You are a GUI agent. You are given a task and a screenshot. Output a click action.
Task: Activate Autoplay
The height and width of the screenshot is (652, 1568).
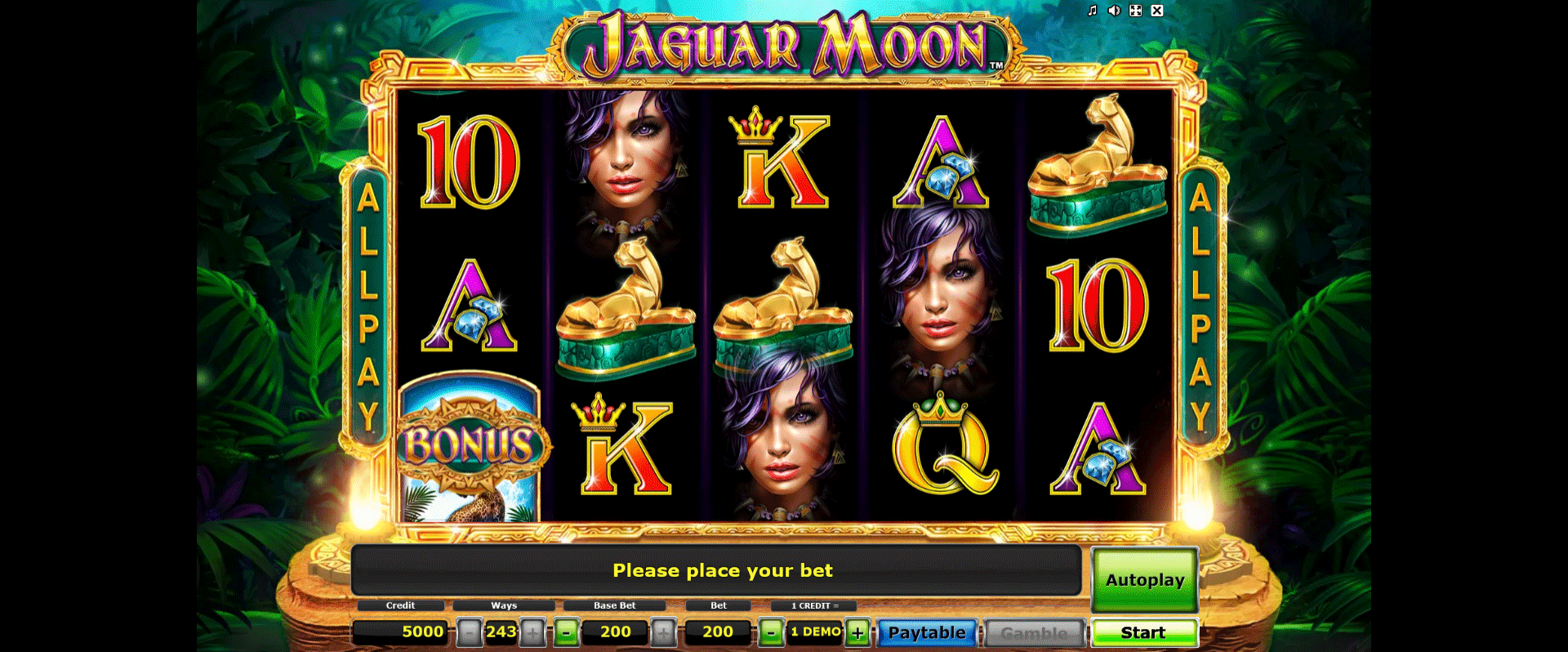click(x=1144, y=580)
